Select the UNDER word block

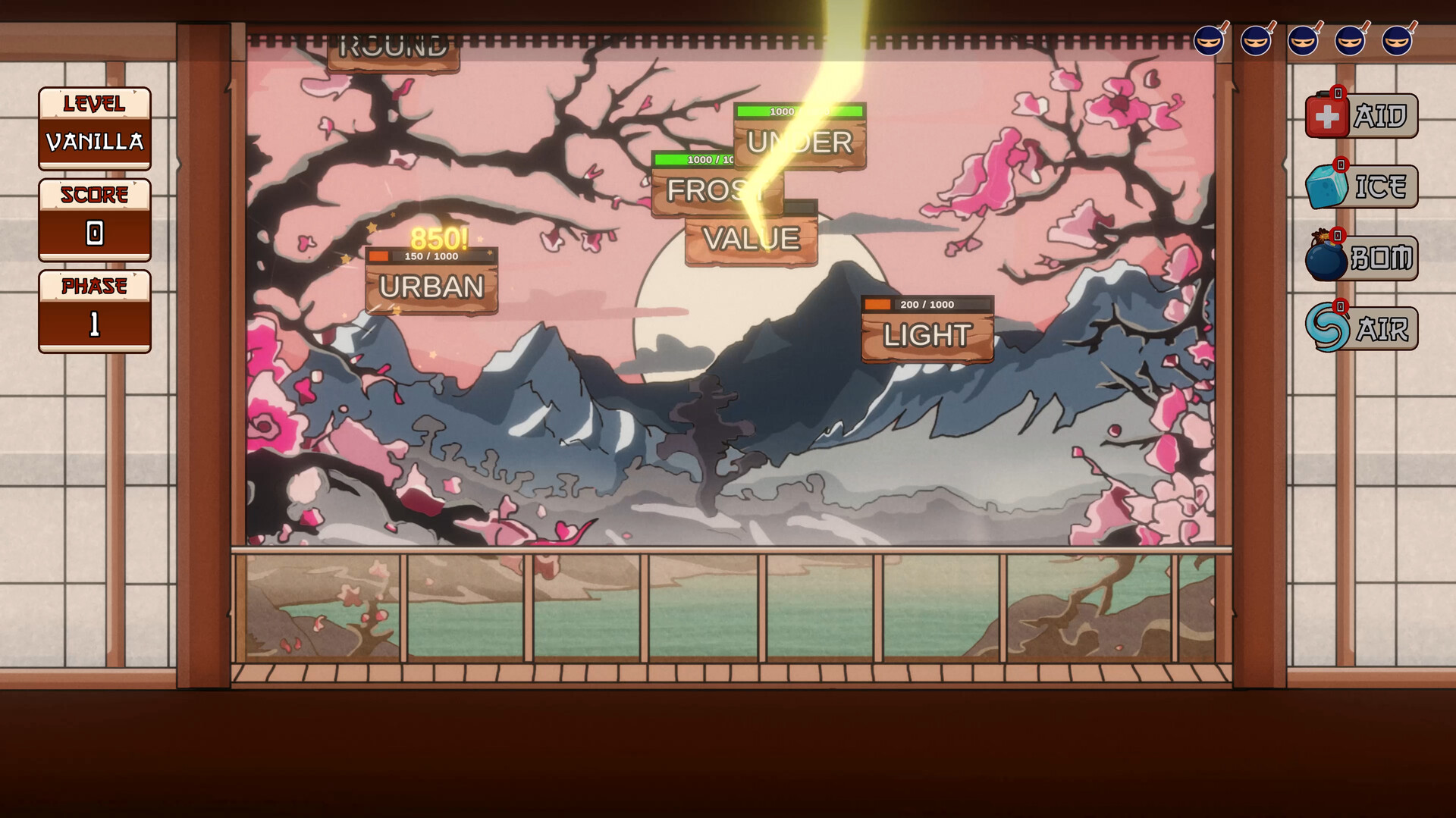pos(800,141)
